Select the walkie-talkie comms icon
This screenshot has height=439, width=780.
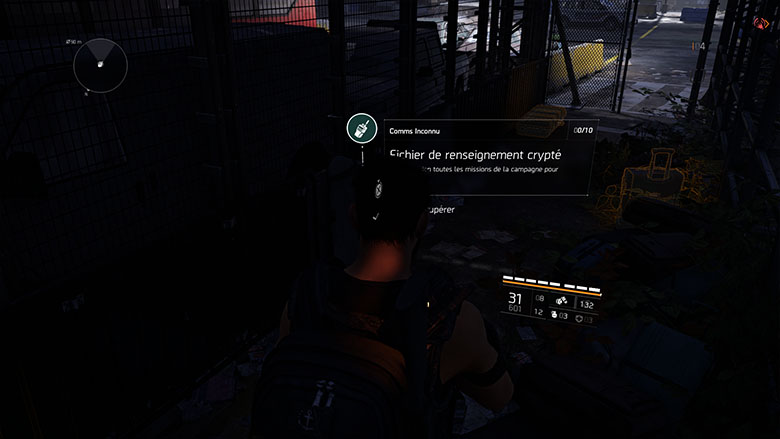coord(361,128)
